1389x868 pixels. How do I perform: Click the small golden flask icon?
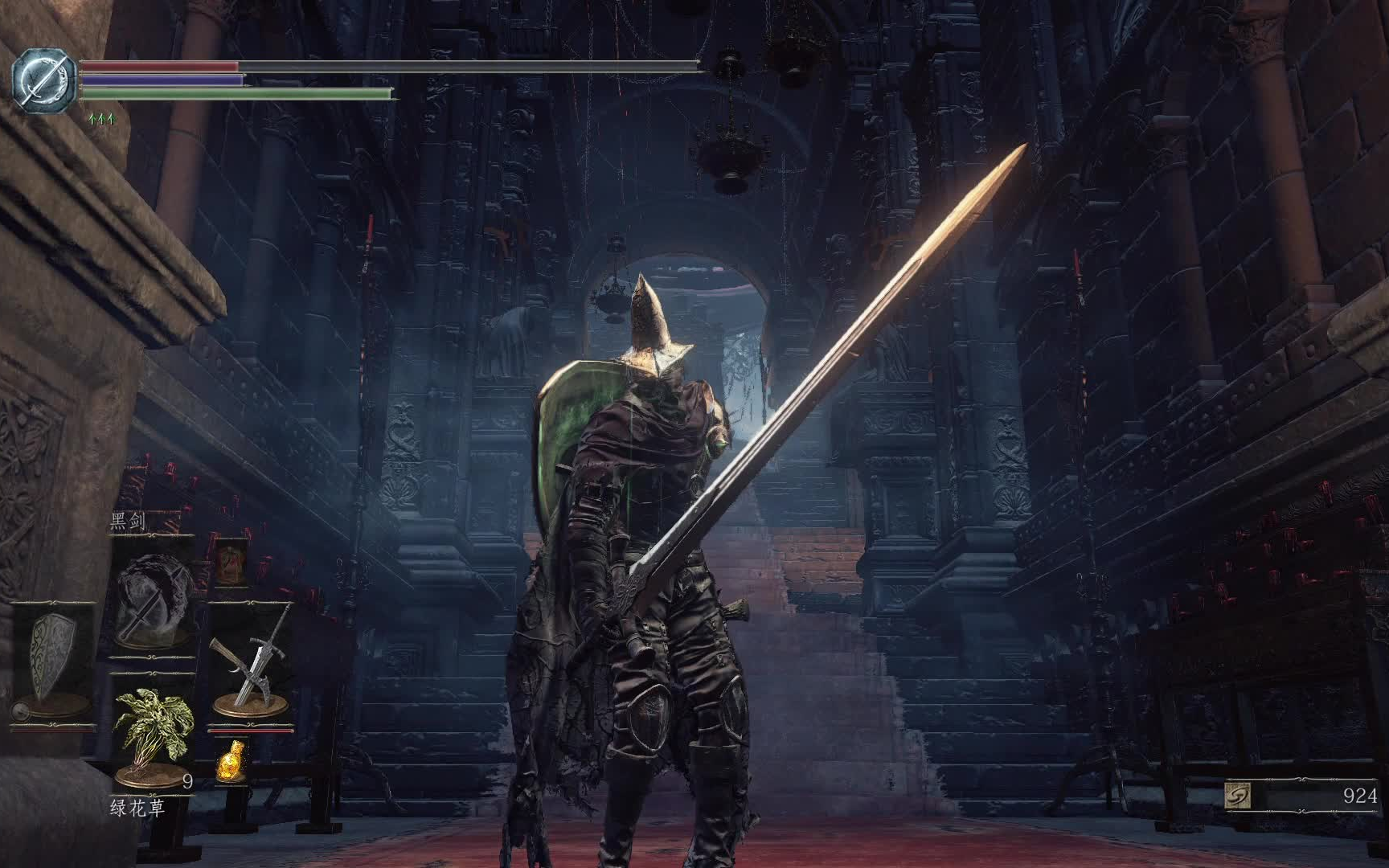coord(230,760)
